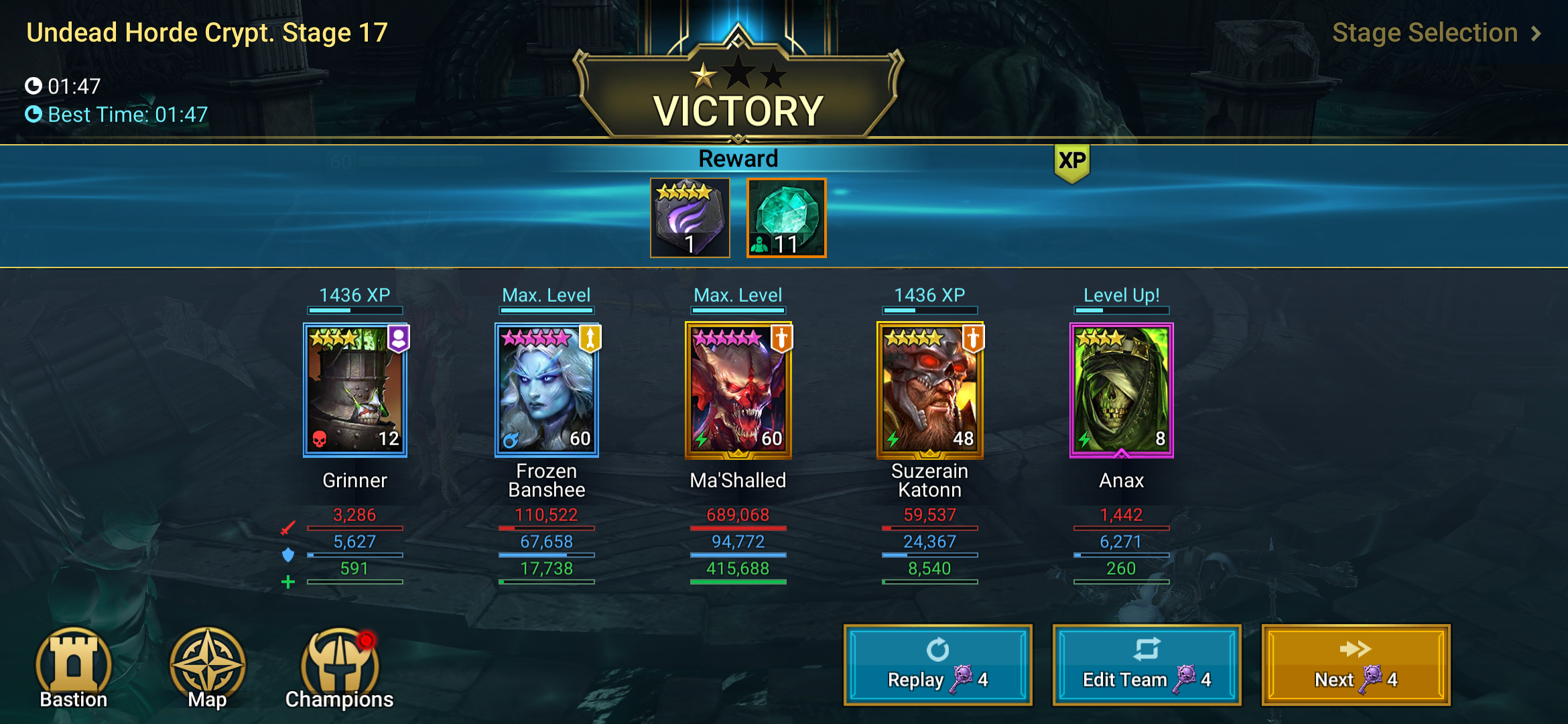Click the Level Up label above Anax

click(1122, 294)
